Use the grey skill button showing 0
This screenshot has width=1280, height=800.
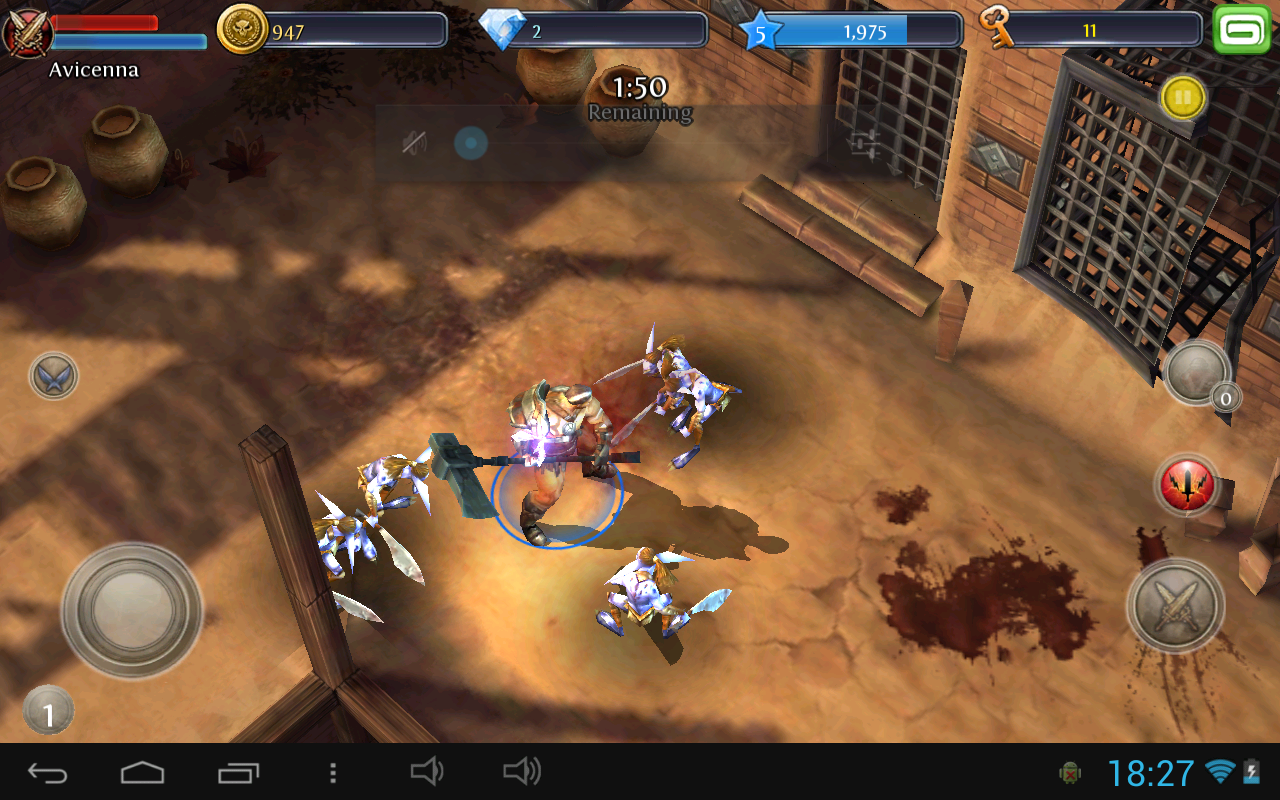pyautogui.click(x=1196, y=373)
